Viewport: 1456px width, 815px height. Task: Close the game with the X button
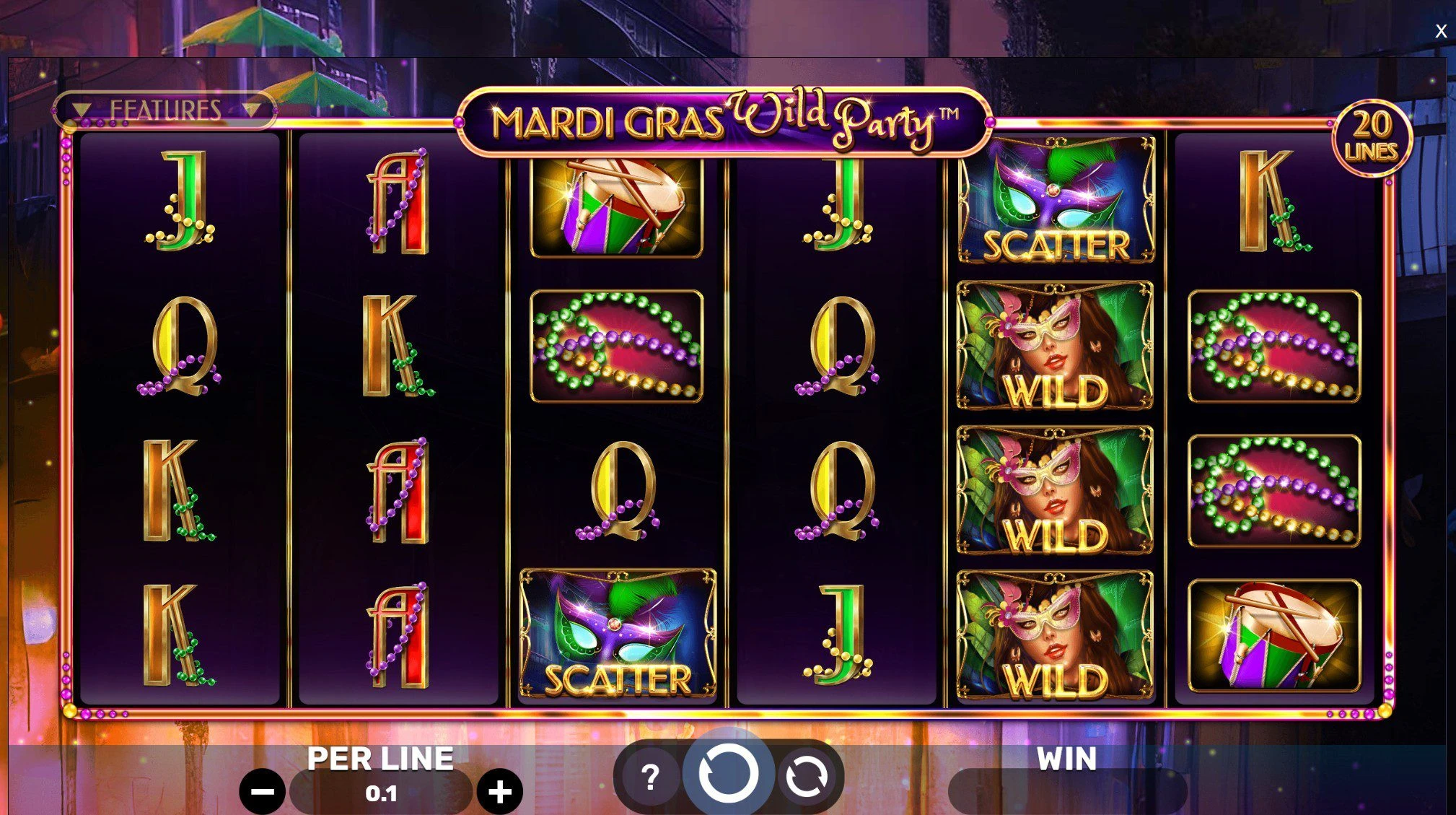coord(1441,30)
